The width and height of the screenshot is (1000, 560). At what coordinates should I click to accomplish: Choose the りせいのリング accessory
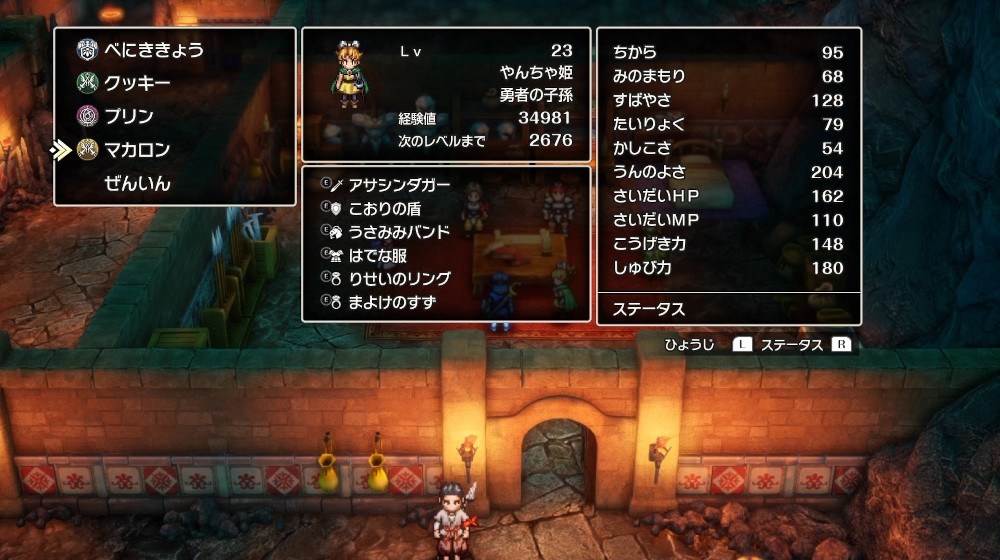(x=399, y=279)
